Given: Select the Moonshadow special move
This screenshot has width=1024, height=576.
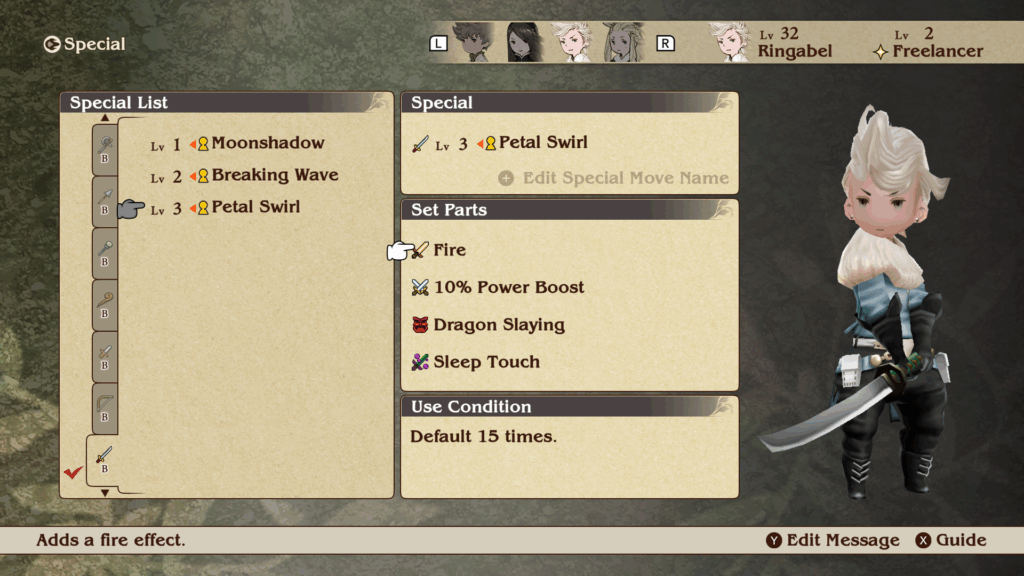Looking at the screenshot, I should (x=267, y=144).
